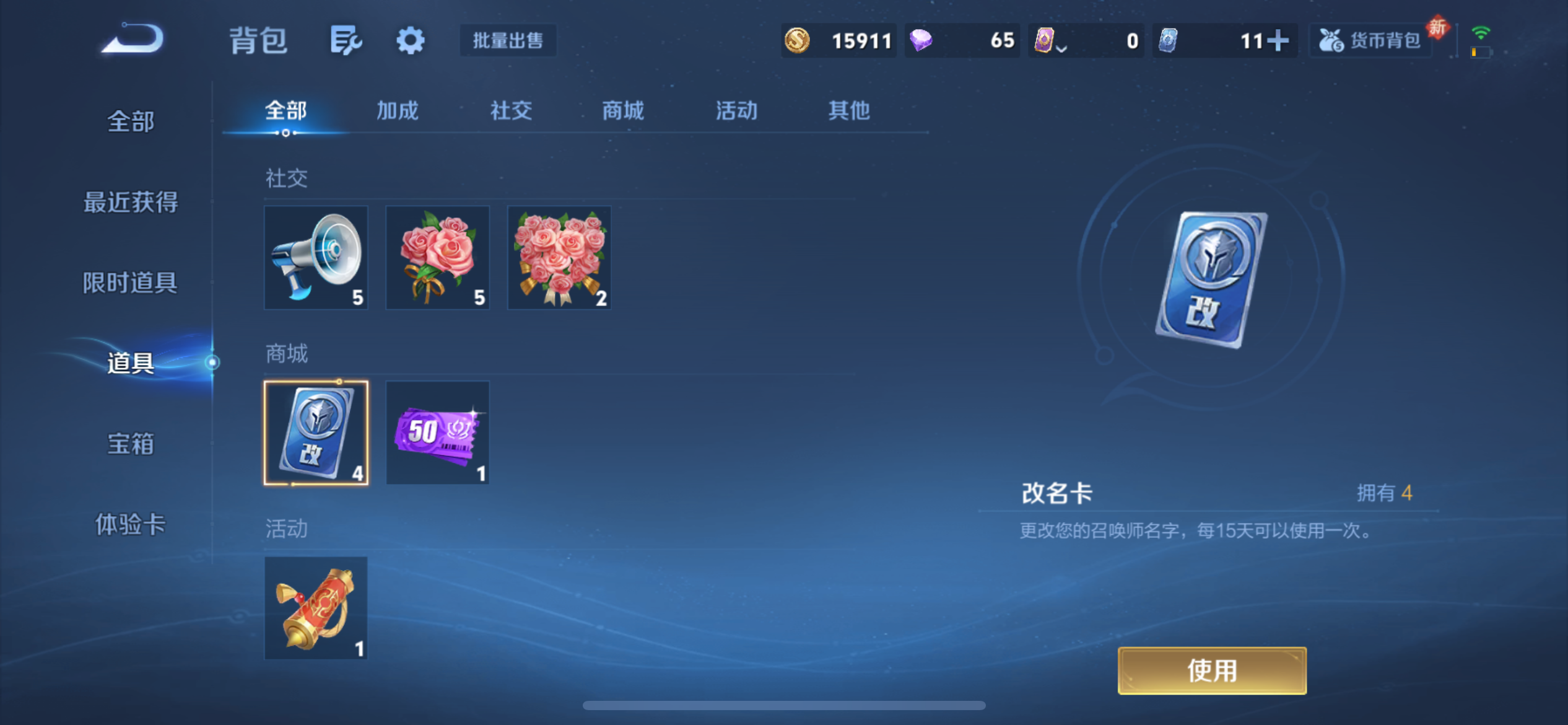1568x725 pixels.
Task: Select the loudspeaker announcement item
Action: pos(316,258)
